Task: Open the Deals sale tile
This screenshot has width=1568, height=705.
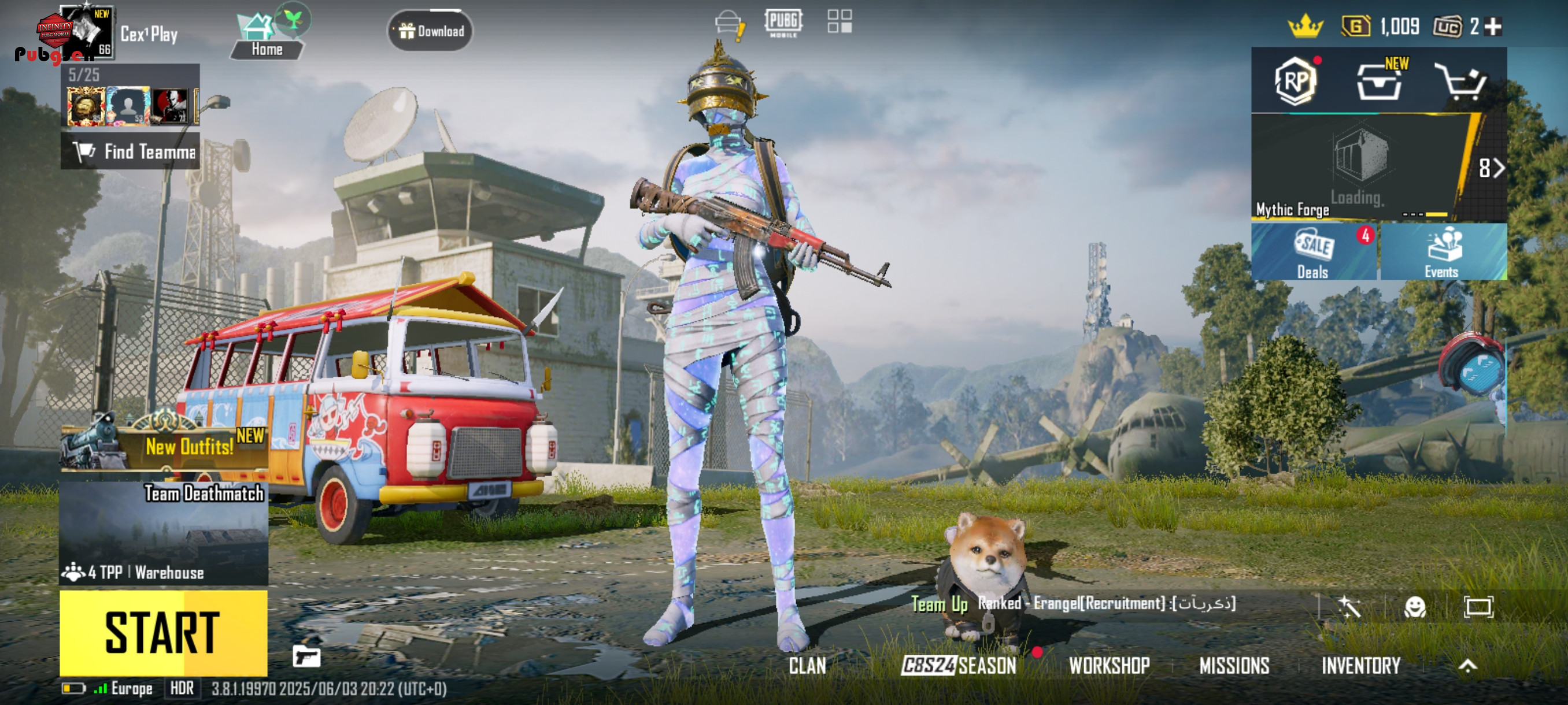Action: pyautogui.click(x=1313, y=253)
